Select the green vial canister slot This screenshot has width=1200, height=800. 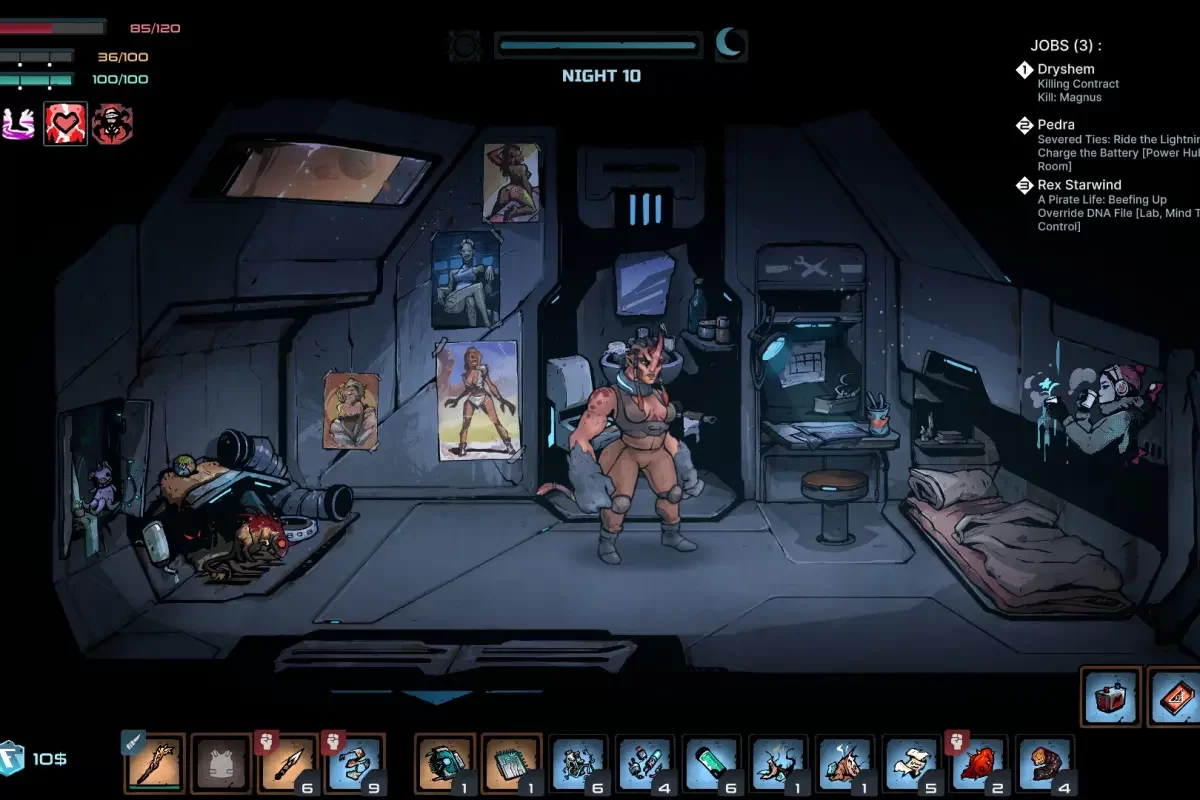711,765
